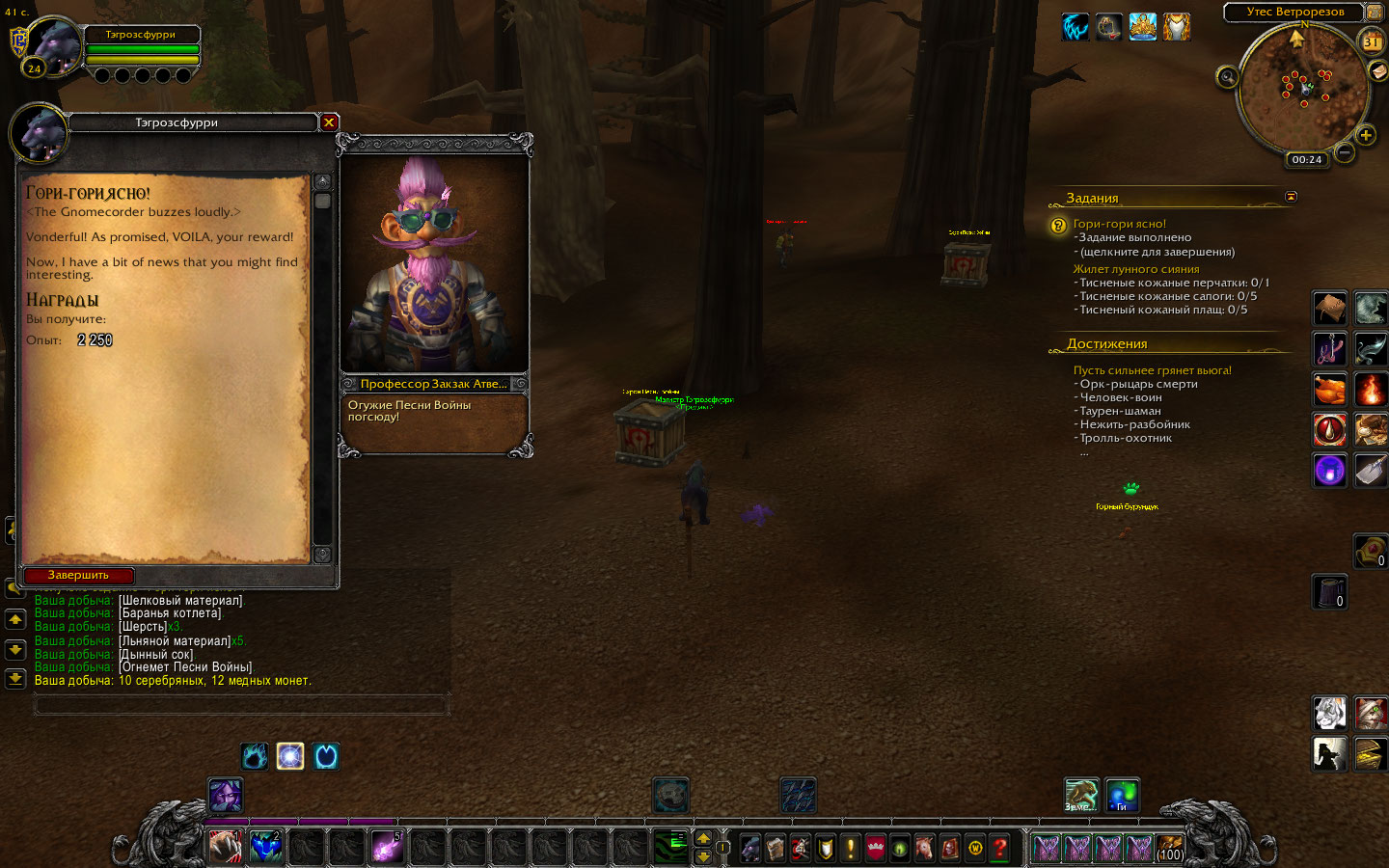Image resolution: width=1389 pixels, height=868 pixels.
Task: Open the backpack bag showing 100
Action: (1169, 848)
